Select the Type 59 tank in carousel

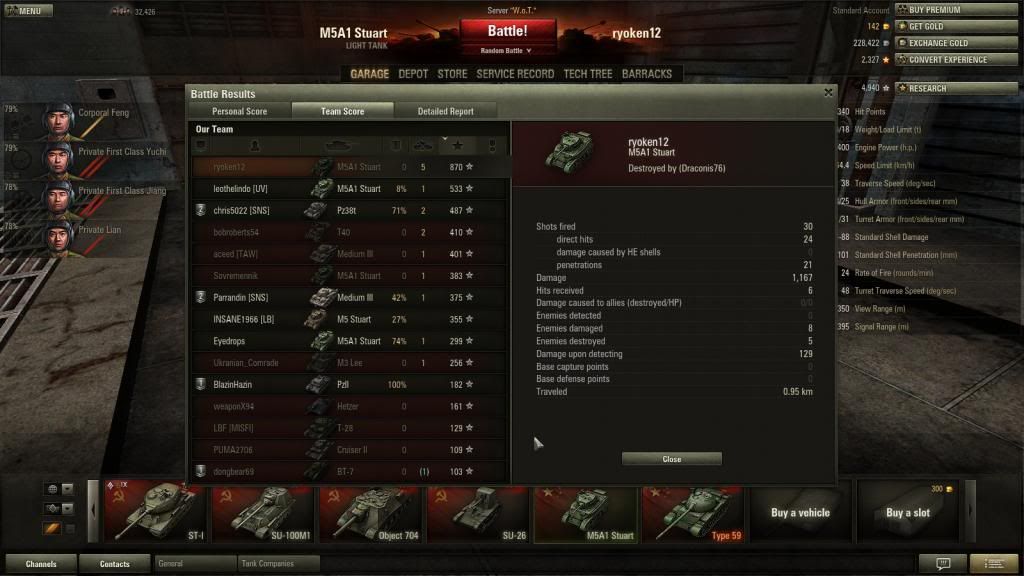coord(694,513)
